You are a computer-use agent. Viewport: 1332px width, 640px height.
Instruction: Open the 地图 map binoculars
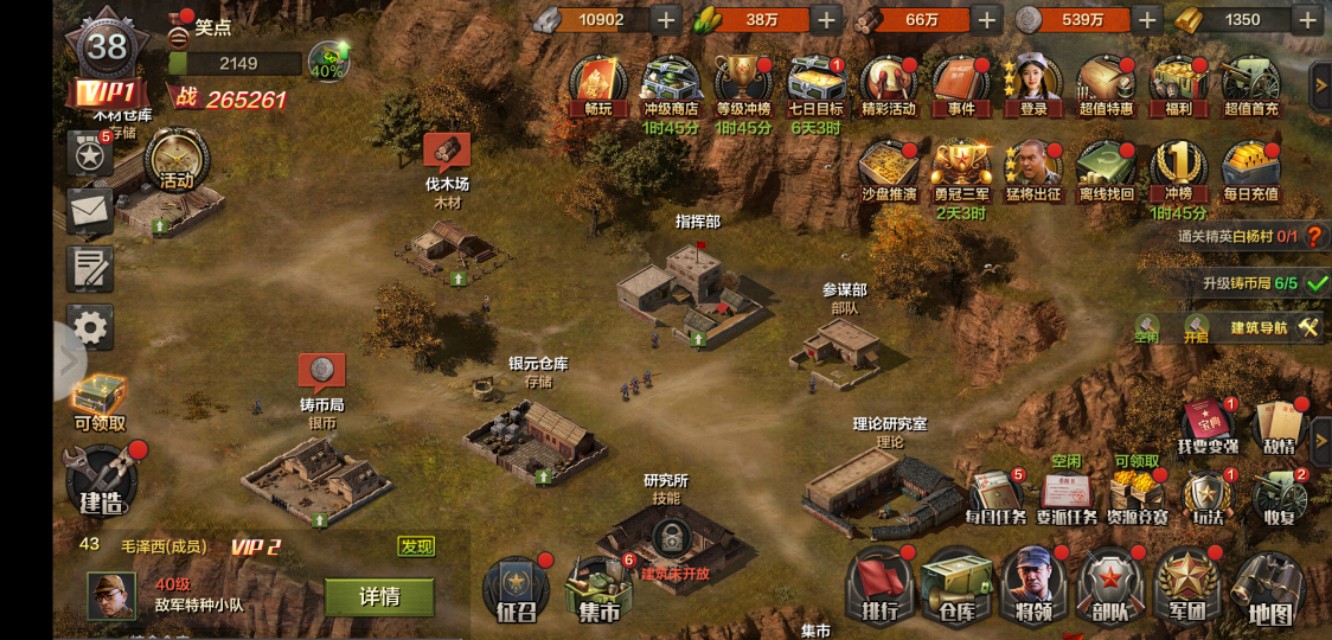pos(1269,588)
